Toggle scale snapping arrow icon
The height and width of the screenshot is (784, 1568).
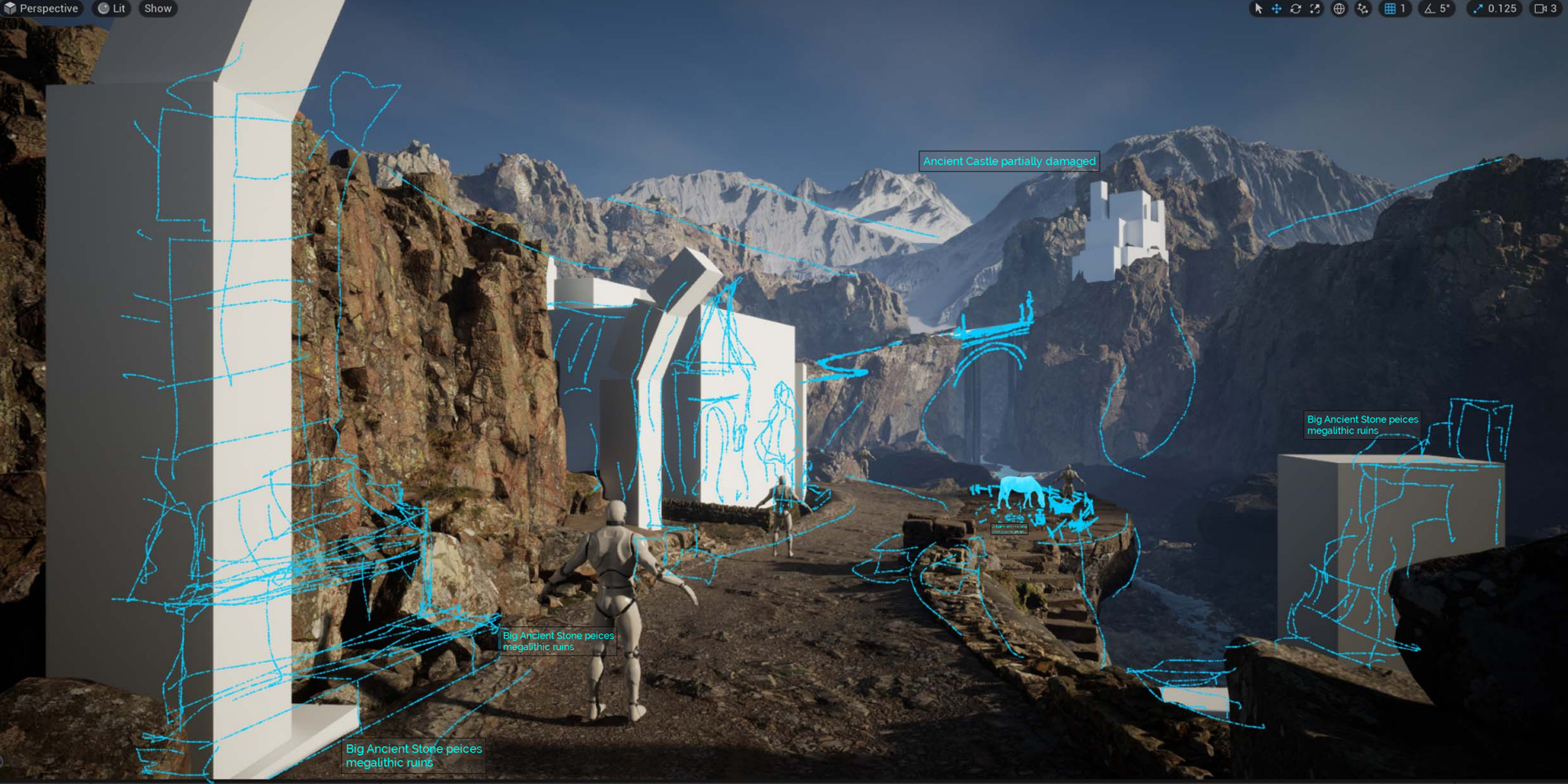coord(1478,9)
